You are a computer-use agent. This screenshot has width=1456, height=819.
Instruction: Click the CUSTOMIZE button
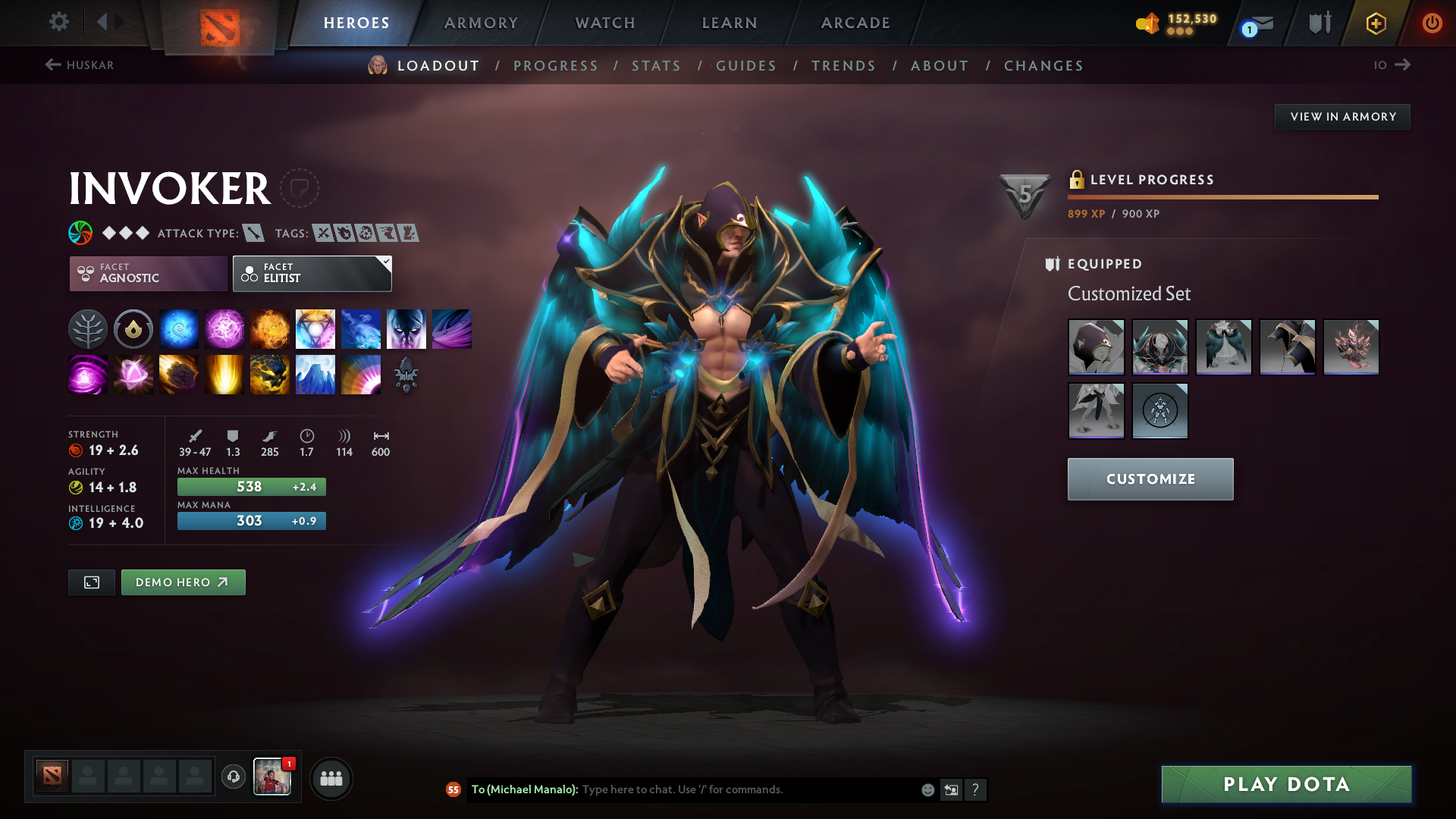[1150, 479]
